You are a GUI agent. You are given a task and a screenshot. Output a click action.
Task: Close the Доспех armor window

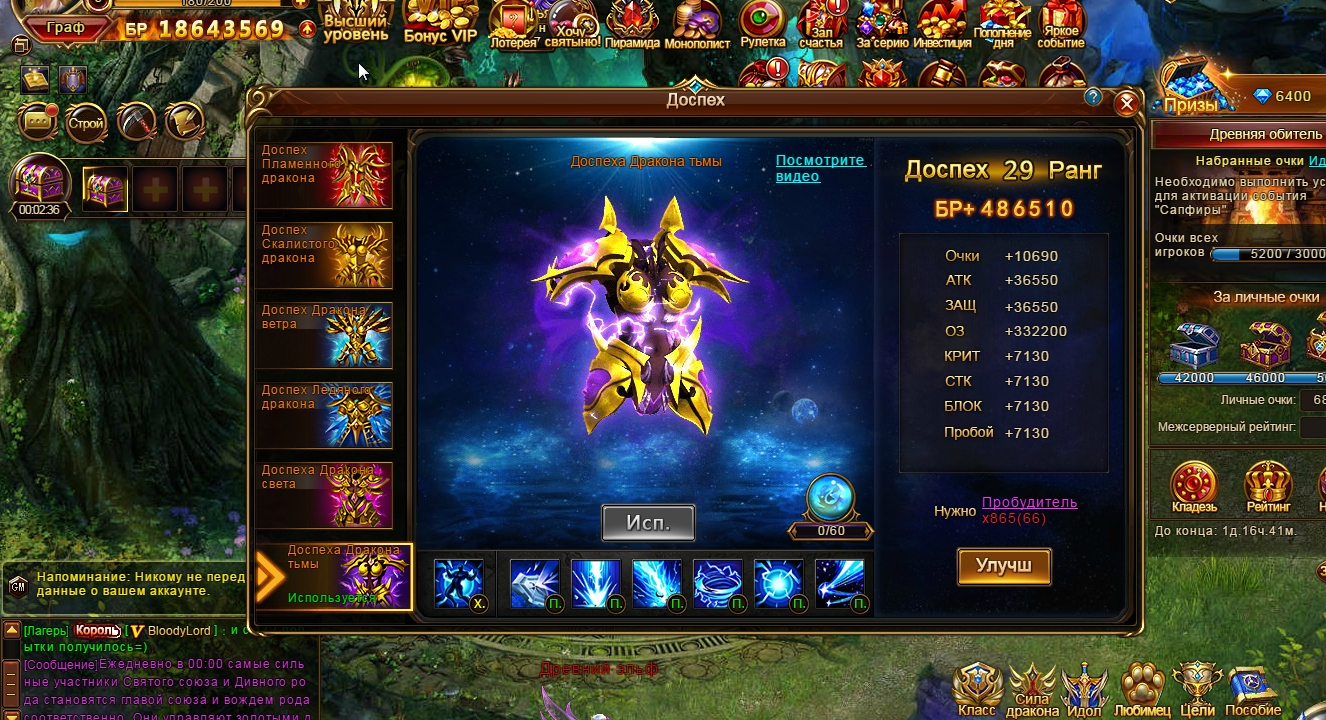click(1126, 102)
